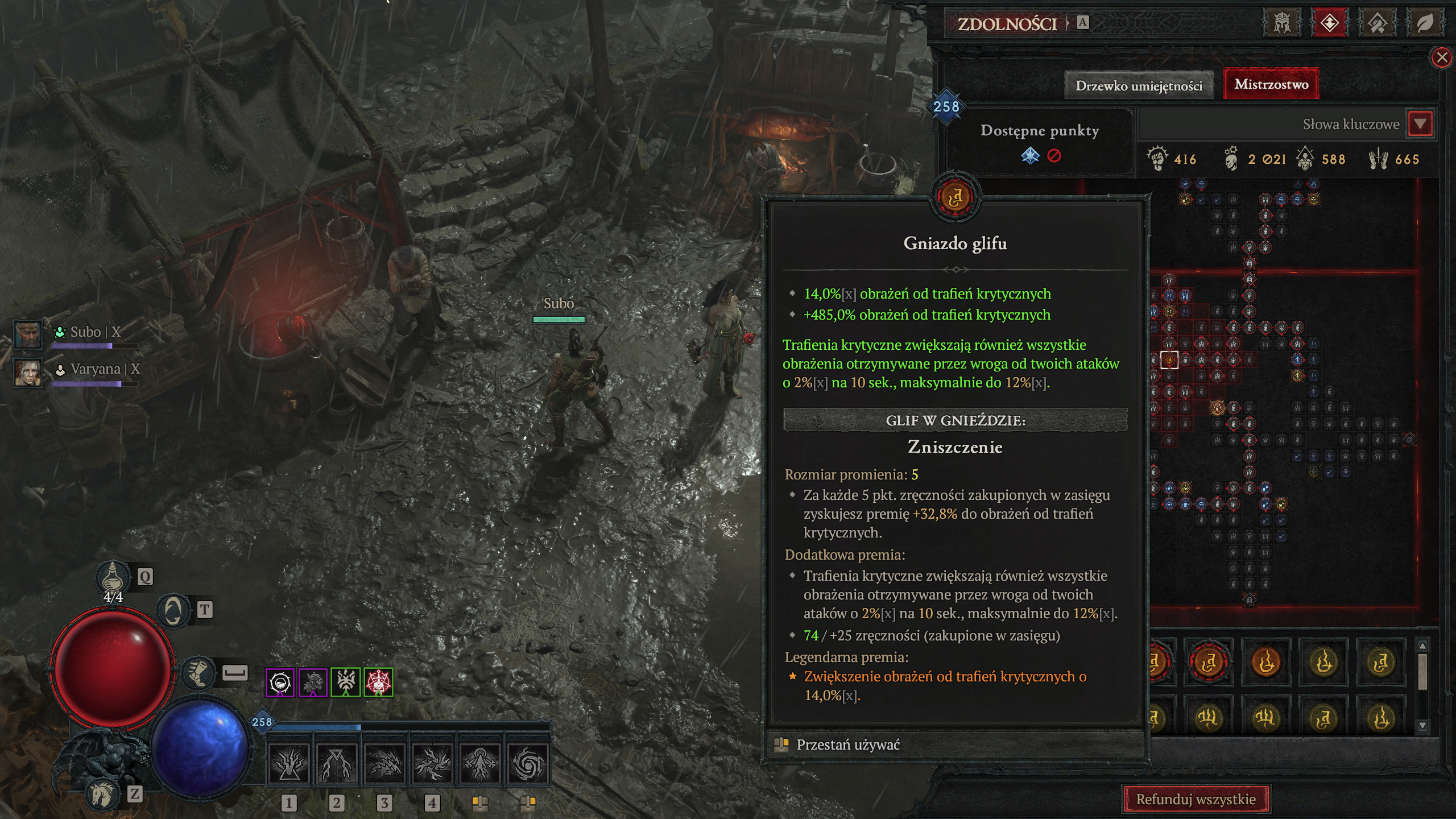Choose Przestań używać for the socketed glyph
This screenshot has height=819, width=1456.
(847, 744)
